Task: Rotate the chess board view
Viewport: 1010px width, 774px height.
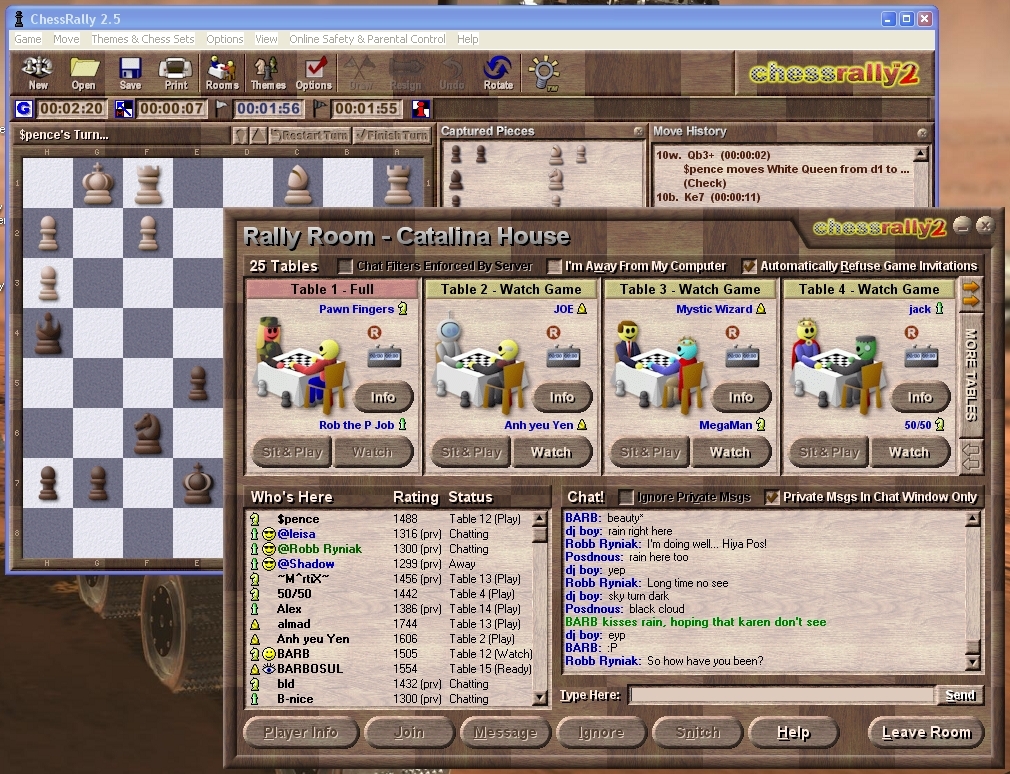Action: [497, 71]
